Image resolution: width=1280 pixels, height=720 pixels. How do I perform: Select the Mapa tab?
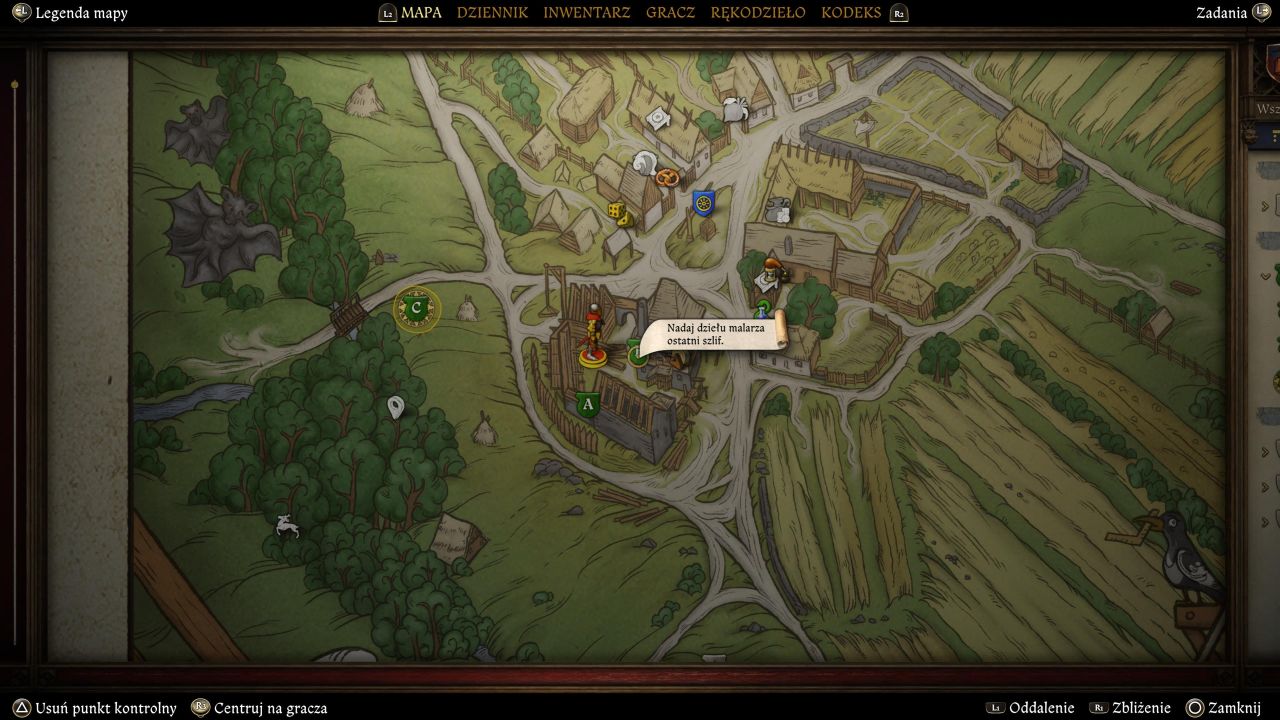(421, 13)
